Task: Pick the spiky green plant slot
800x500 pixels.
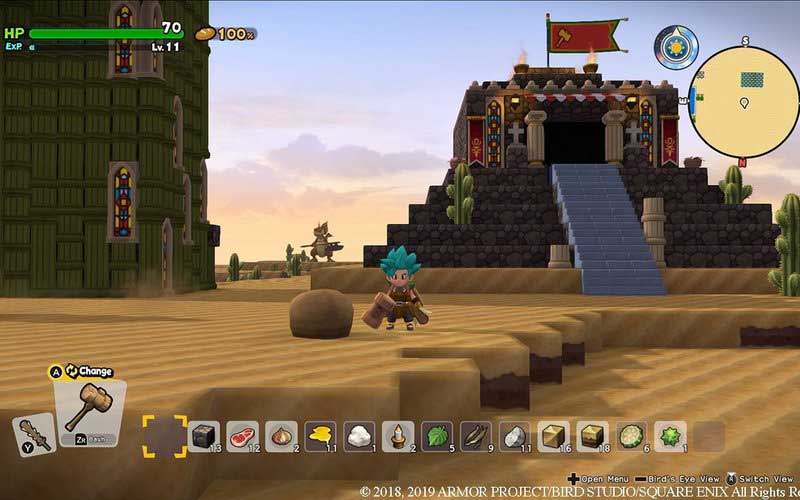Action: pyautogui.click(x=671, y=435)
